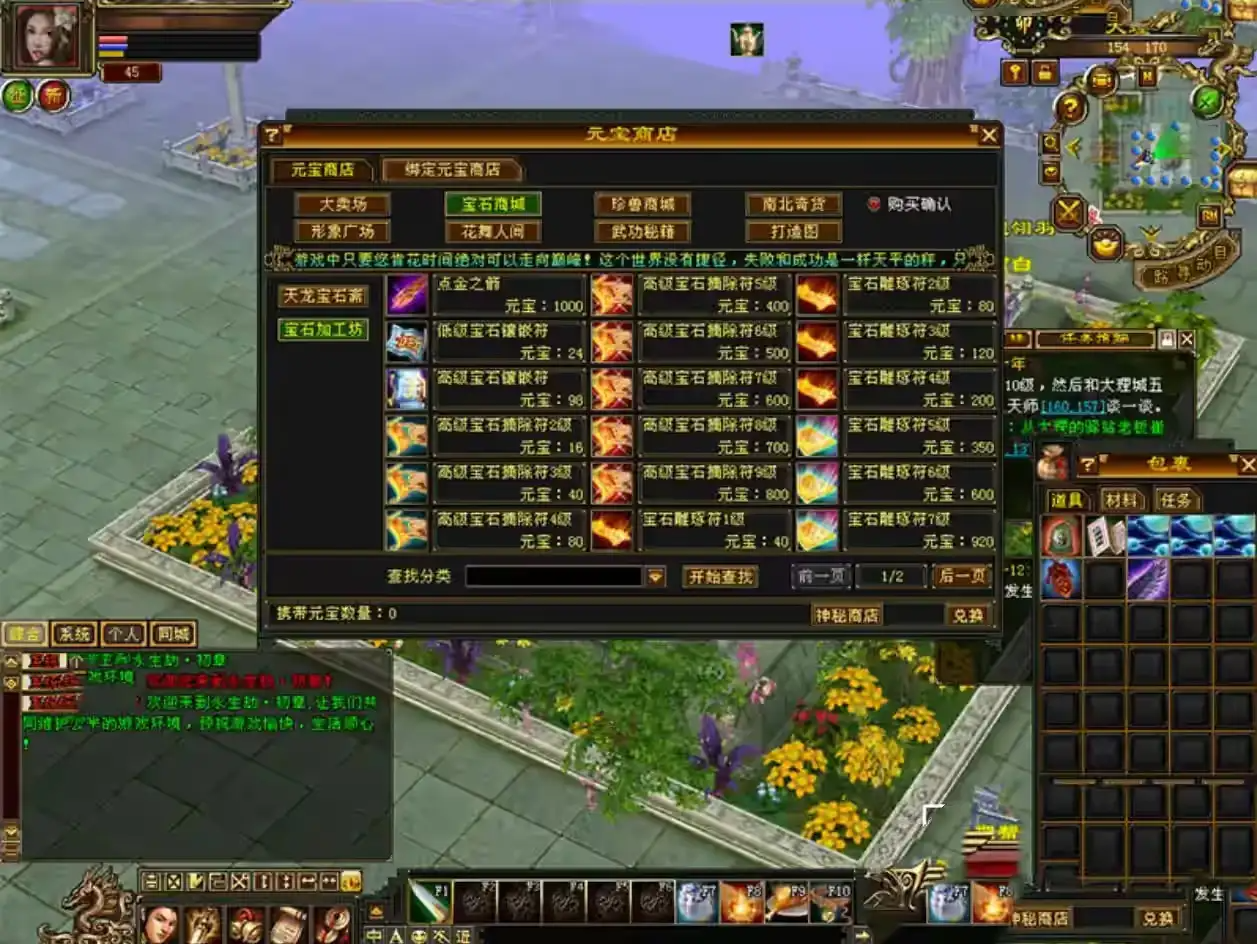Screen dimensions: 1257x944
Task: Open the 南北奇货 category
Action: click(793, 204)
